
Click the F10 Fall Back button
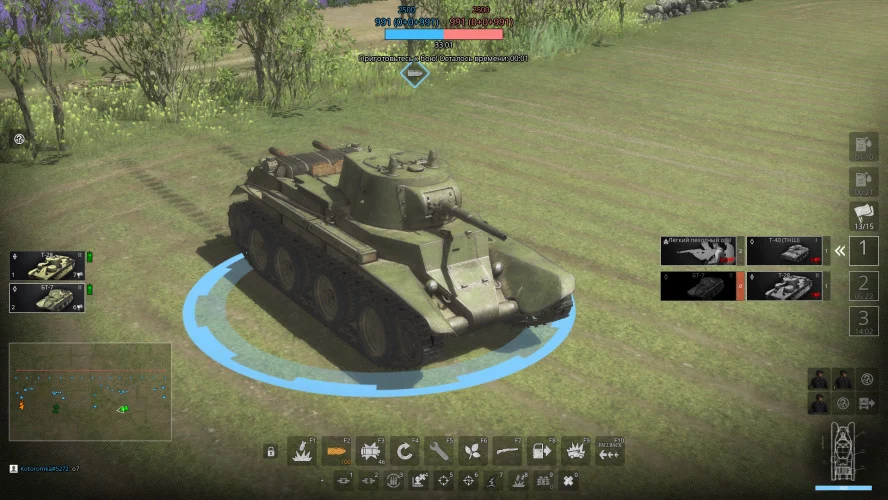click(x=609, y=451)
